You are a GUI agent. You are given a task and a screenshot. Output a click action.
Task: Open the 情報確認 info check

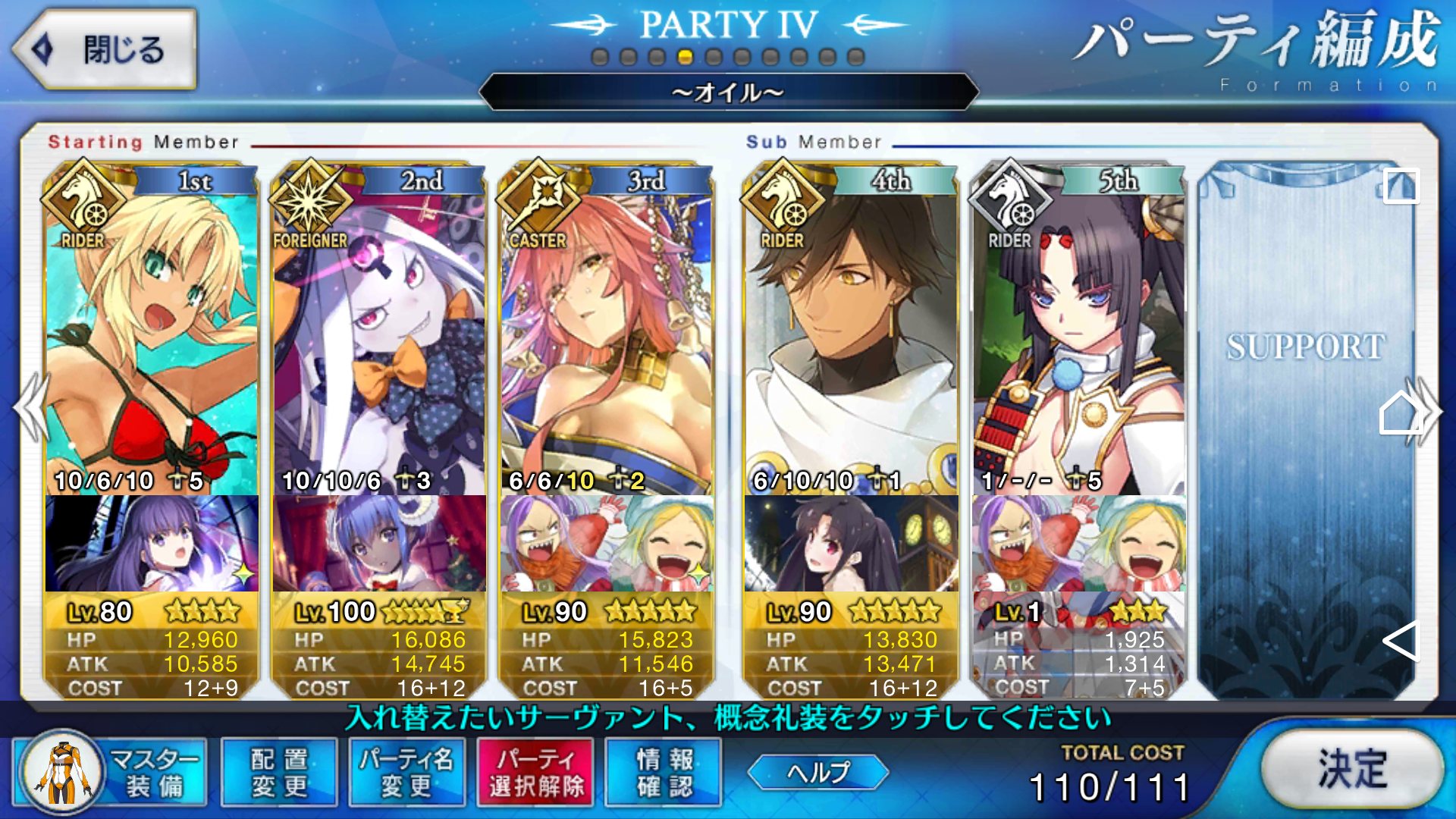tap(664, 772)
